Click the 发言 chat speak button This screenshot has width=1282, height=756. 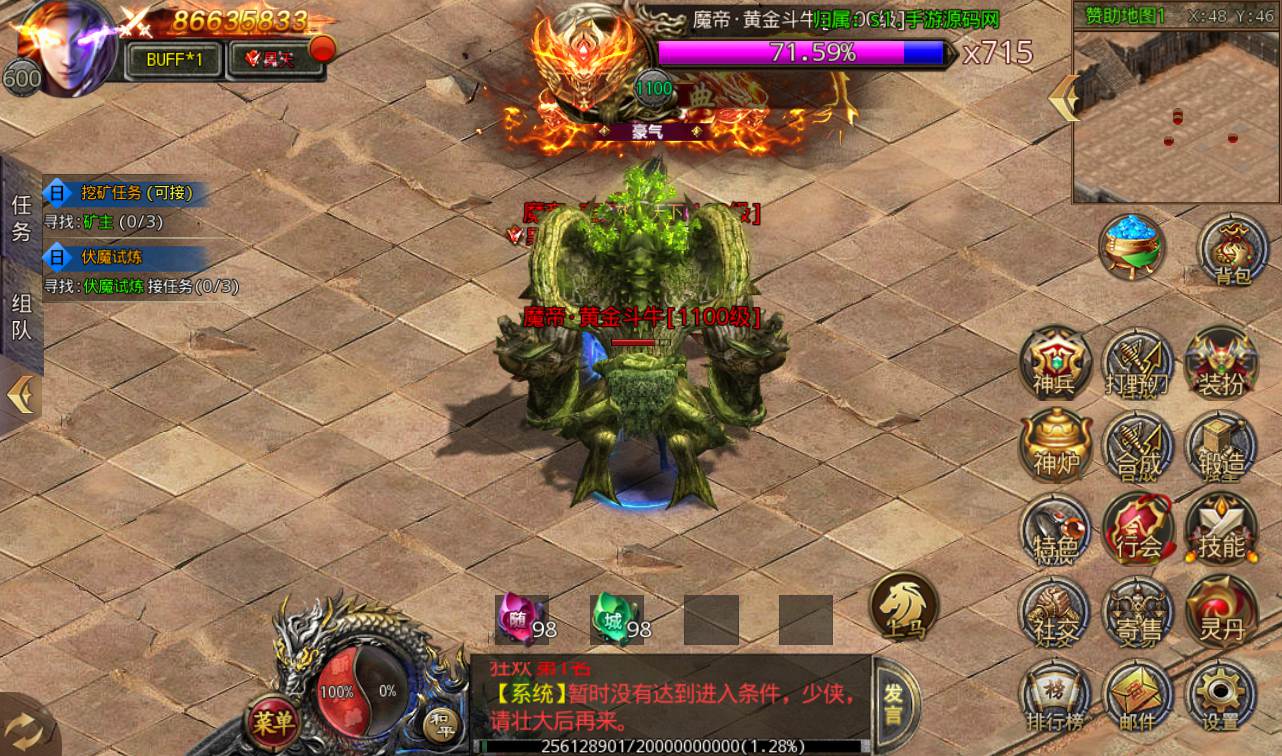pyautogui.click(x=893, y=703)
